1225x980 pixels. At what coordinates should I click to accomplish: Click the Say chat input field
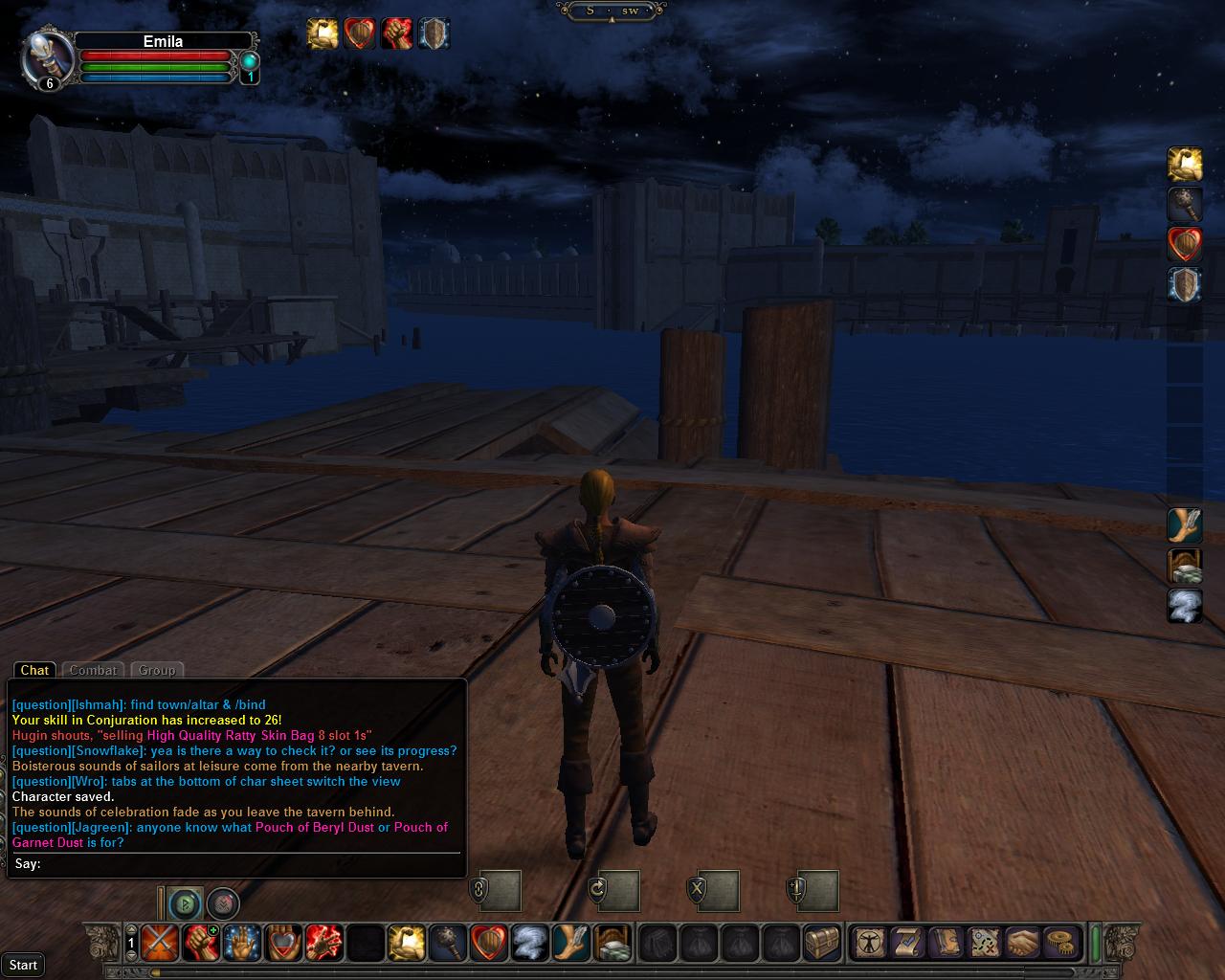pyautogui.click(x=249, y=864)
